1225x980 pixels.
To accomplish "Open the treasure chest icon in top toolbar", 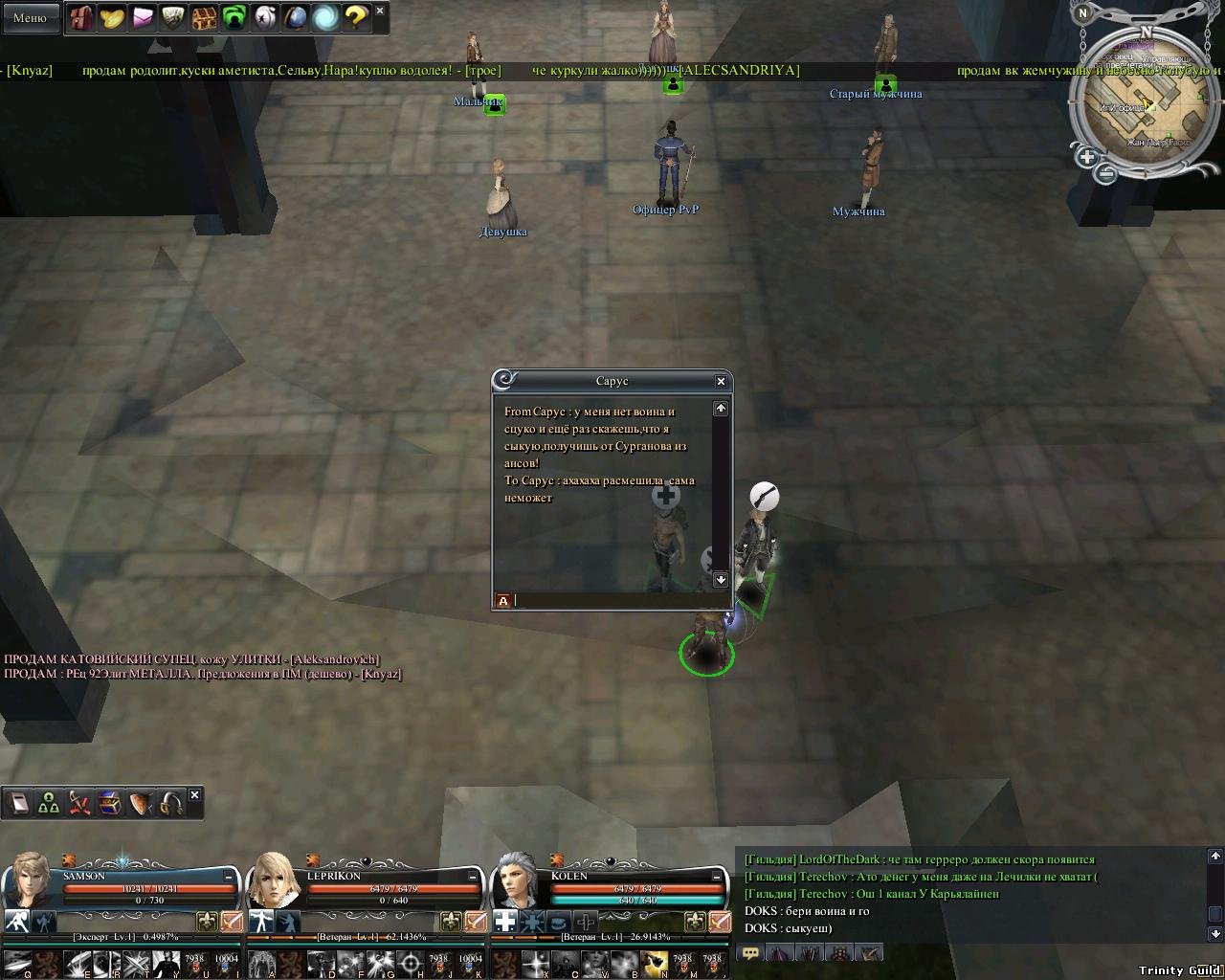I will [204, 17].
